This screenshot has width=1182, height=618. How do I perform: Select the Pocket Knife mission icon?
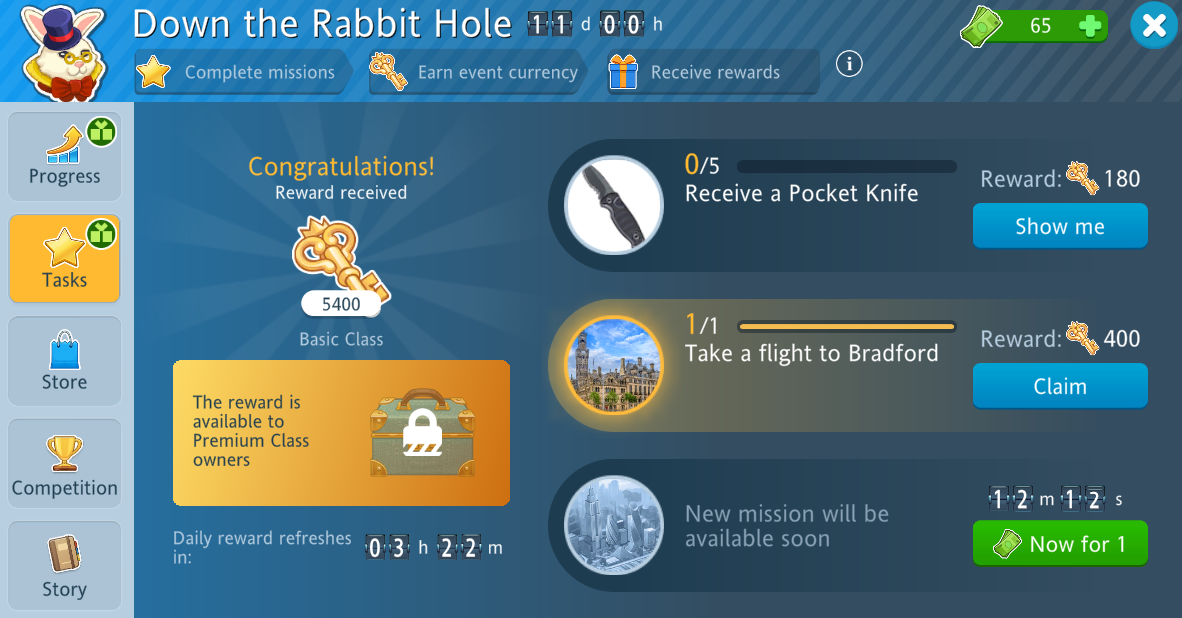coord(613,205)
